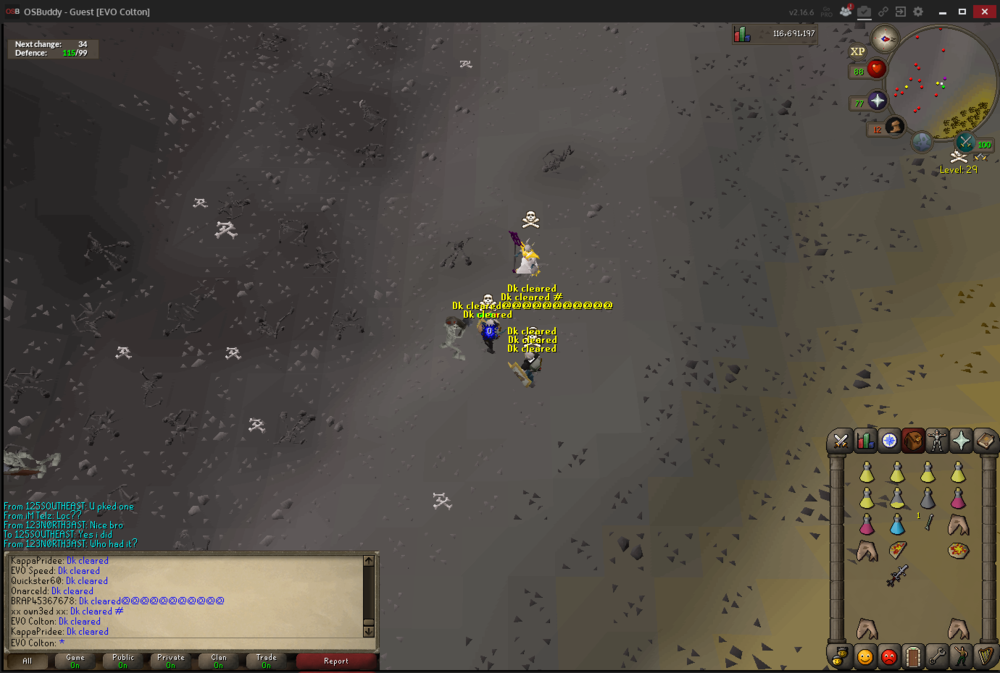Toggle run with the boot energy orb
This screenshot has width=1000, height=673.
894,127
